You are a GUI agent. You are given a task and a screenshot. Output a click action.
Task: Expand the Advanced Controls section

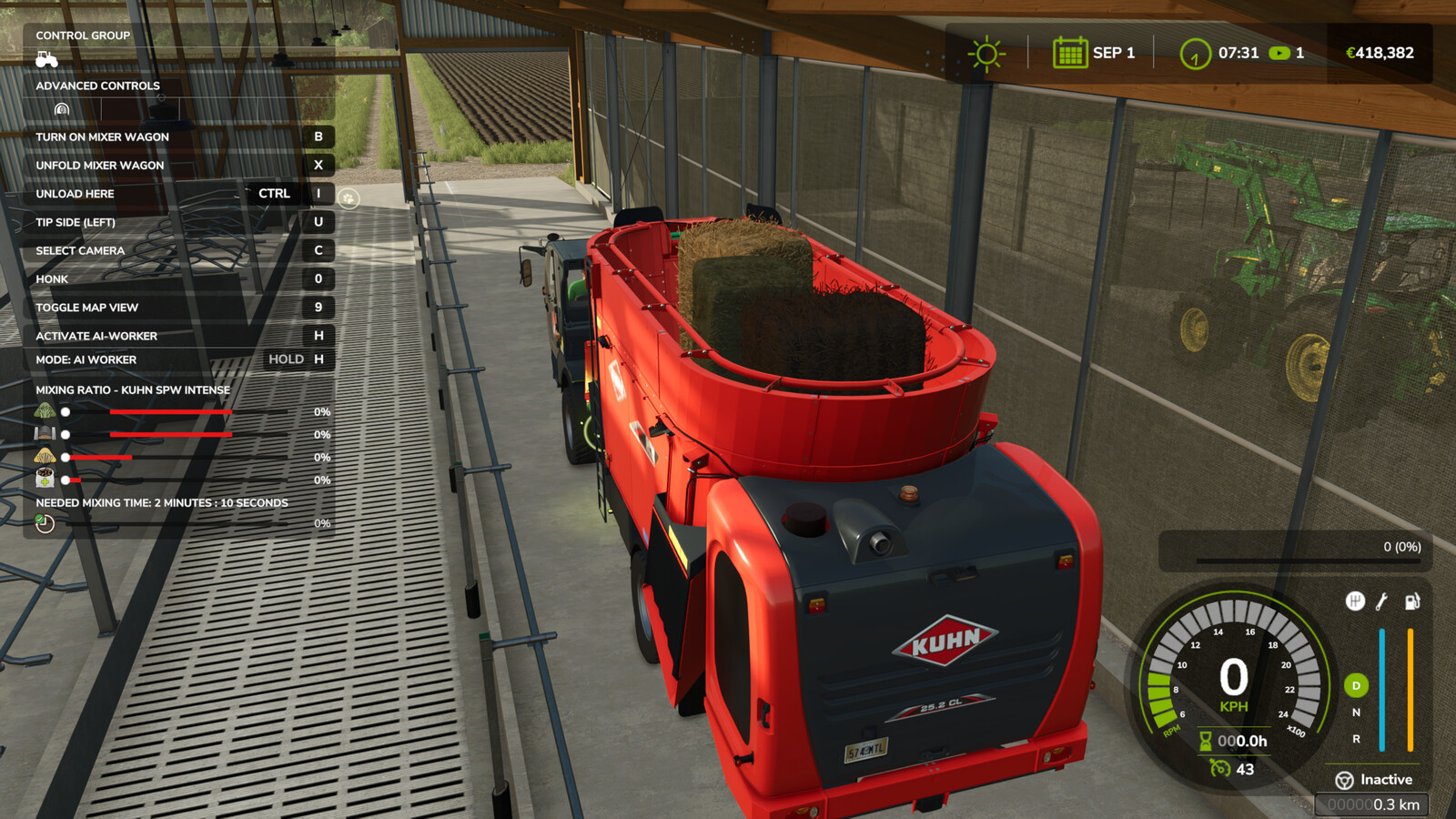tap(97, 85)
